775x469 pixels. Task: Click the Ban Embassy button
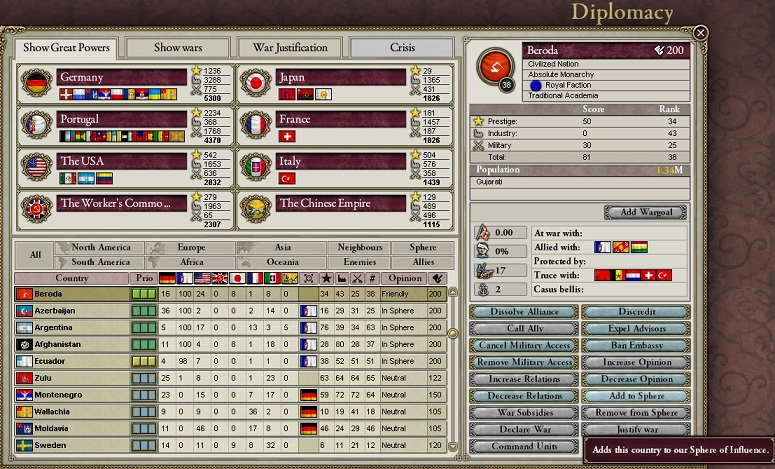pos(635,345)
